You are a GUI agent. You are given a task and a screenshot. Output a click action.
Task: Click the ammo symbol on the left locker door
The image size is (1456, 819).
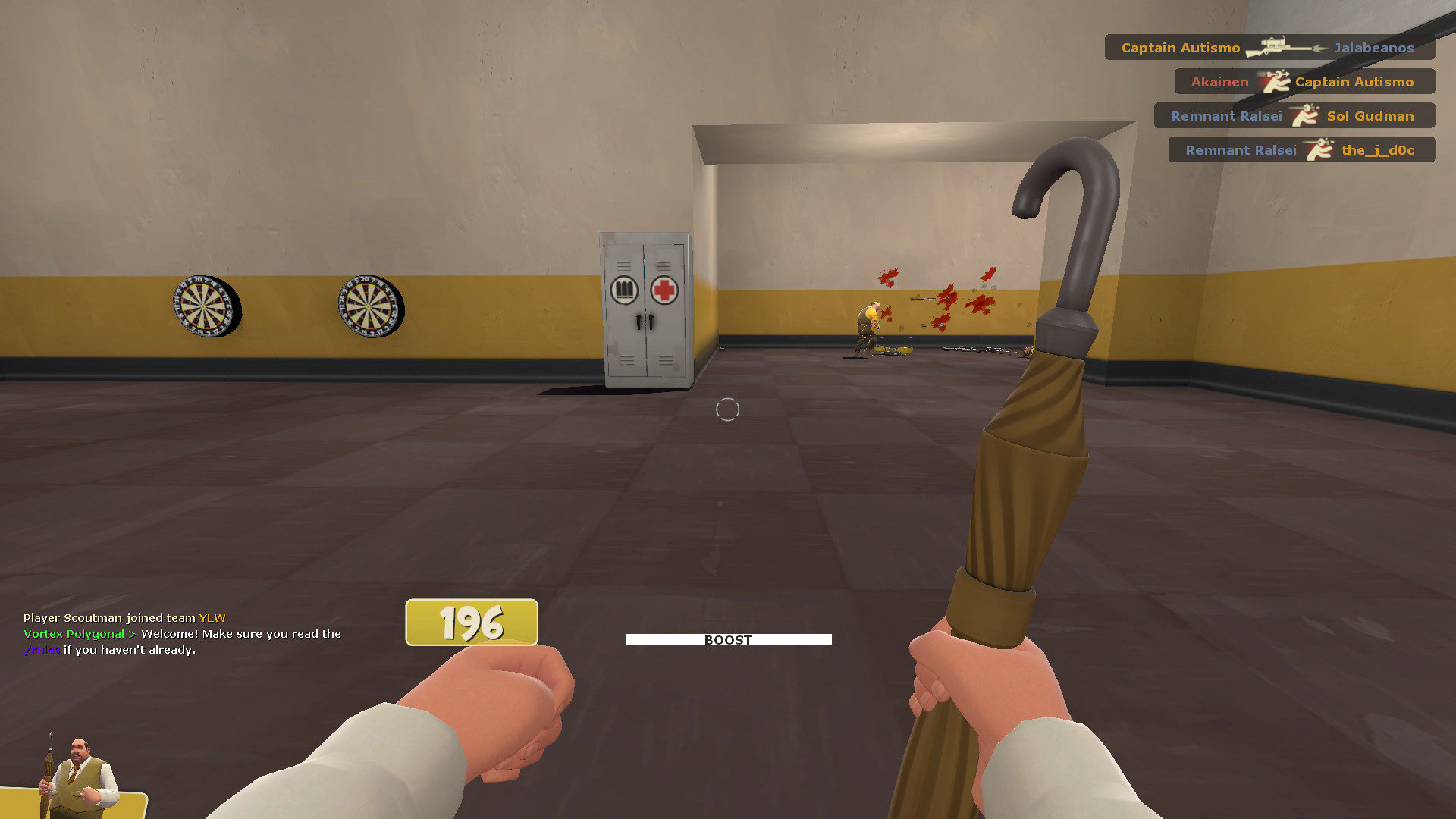pyautogui.click(x=623, y=290)
